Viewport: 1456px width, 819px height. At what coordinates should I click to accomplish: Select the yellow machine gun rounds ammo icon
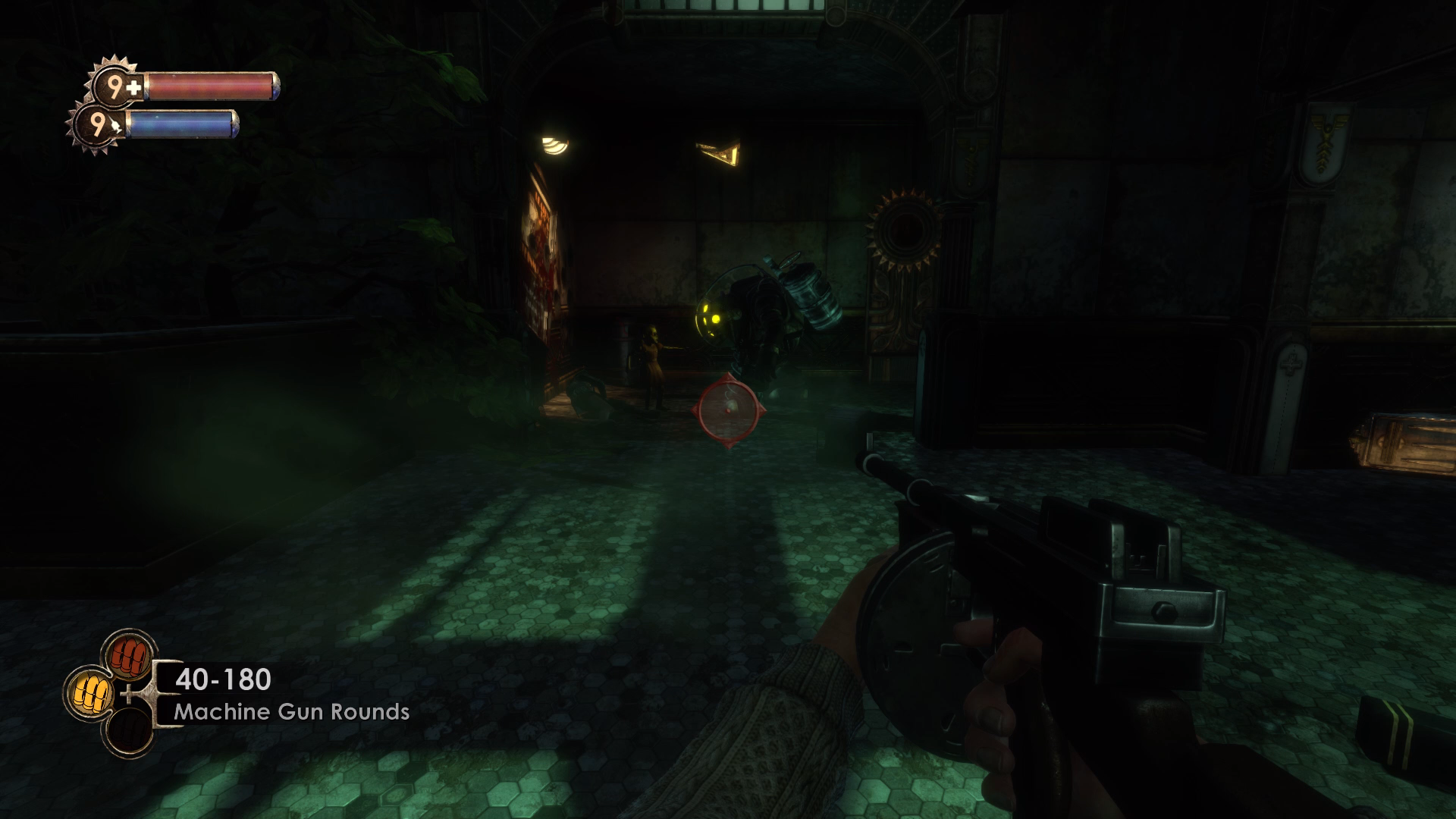point(90,692)
